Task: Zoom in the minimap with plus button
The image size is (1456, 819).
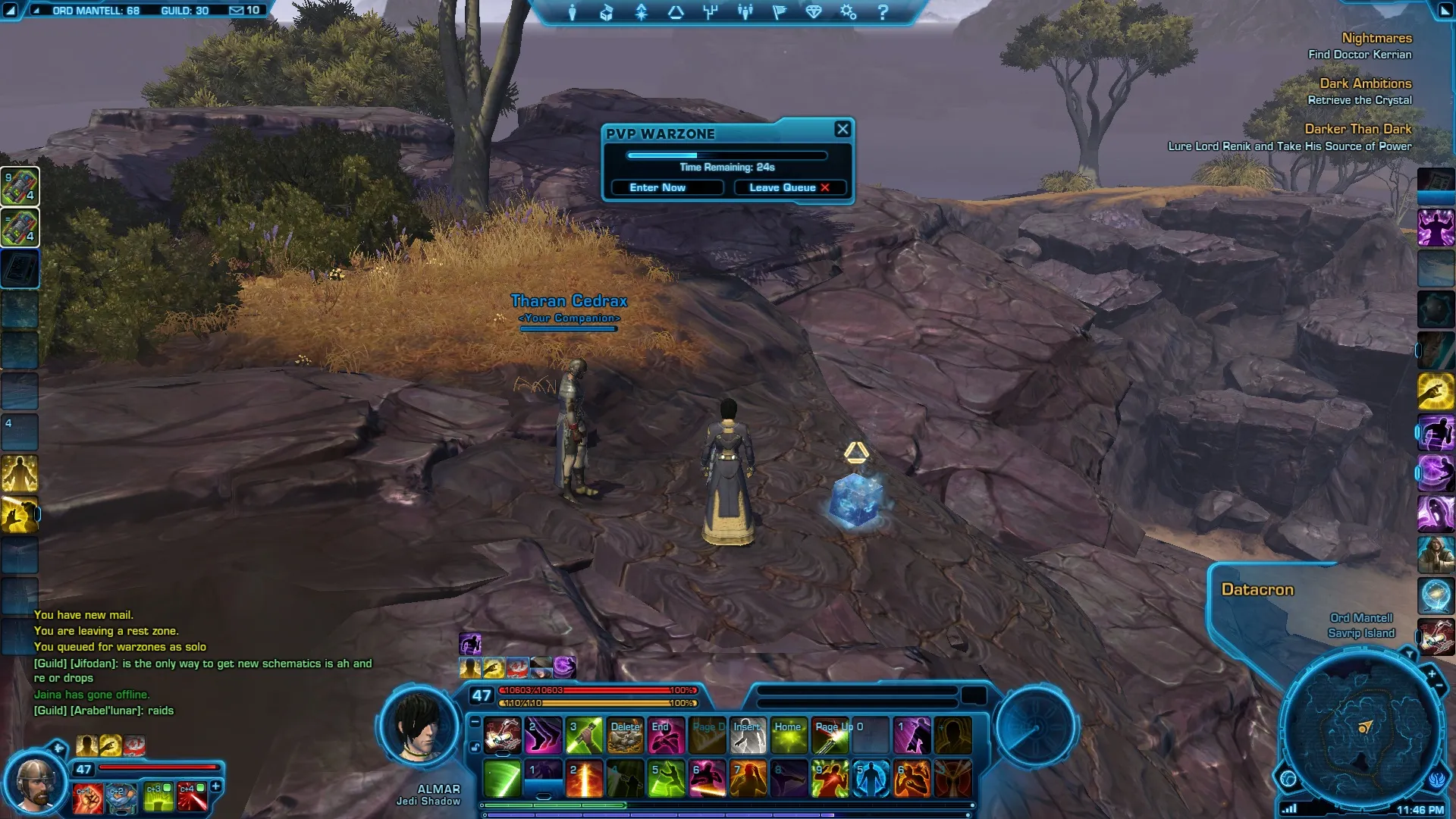Action: [x=1432, y=673]
